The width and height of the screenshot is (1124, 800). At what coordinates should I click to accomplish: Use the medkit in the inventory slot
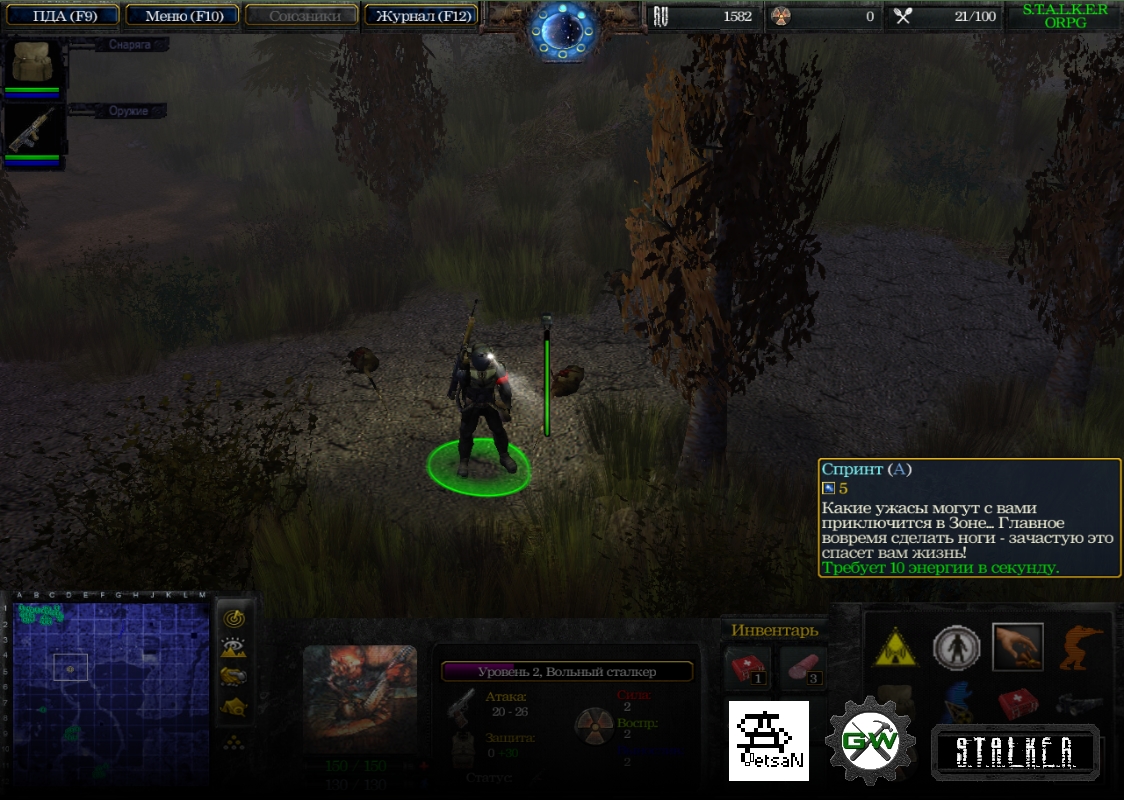(x=748, y=667)
